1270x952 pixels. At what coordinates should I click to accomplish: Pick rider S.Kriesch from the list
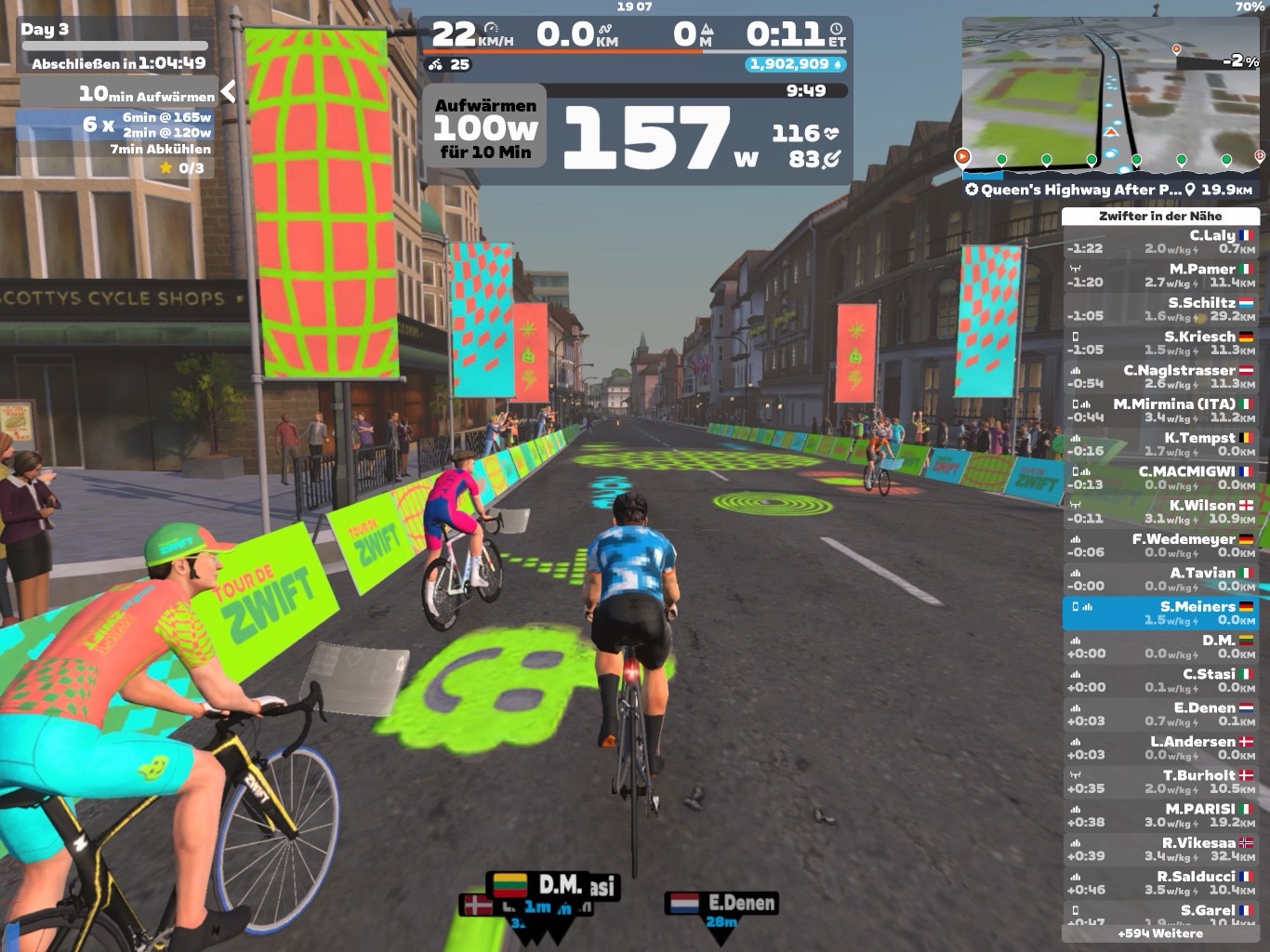pyautogui.click(x=1160, y=343)
